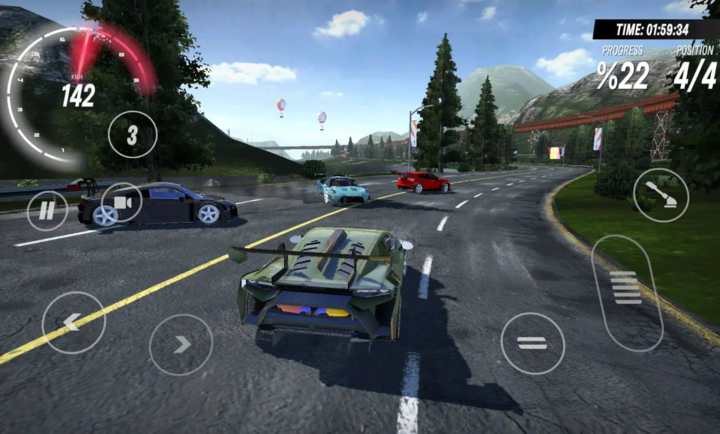Screen dimensions: 720x434
Task: Hit the tall gas pedal button
Action: pos(626,292)
